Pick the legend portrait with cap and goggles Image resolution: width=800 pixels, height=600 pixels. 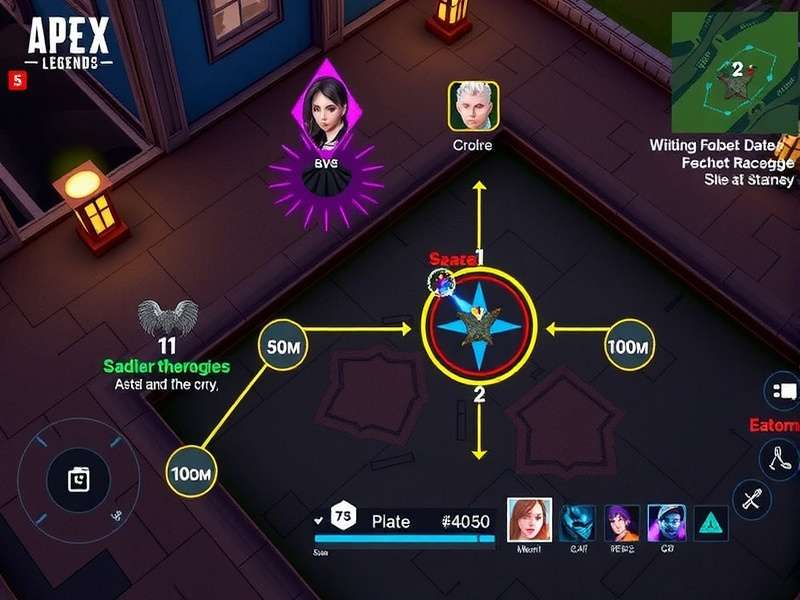pyautogui.click(x=666, y=522)
